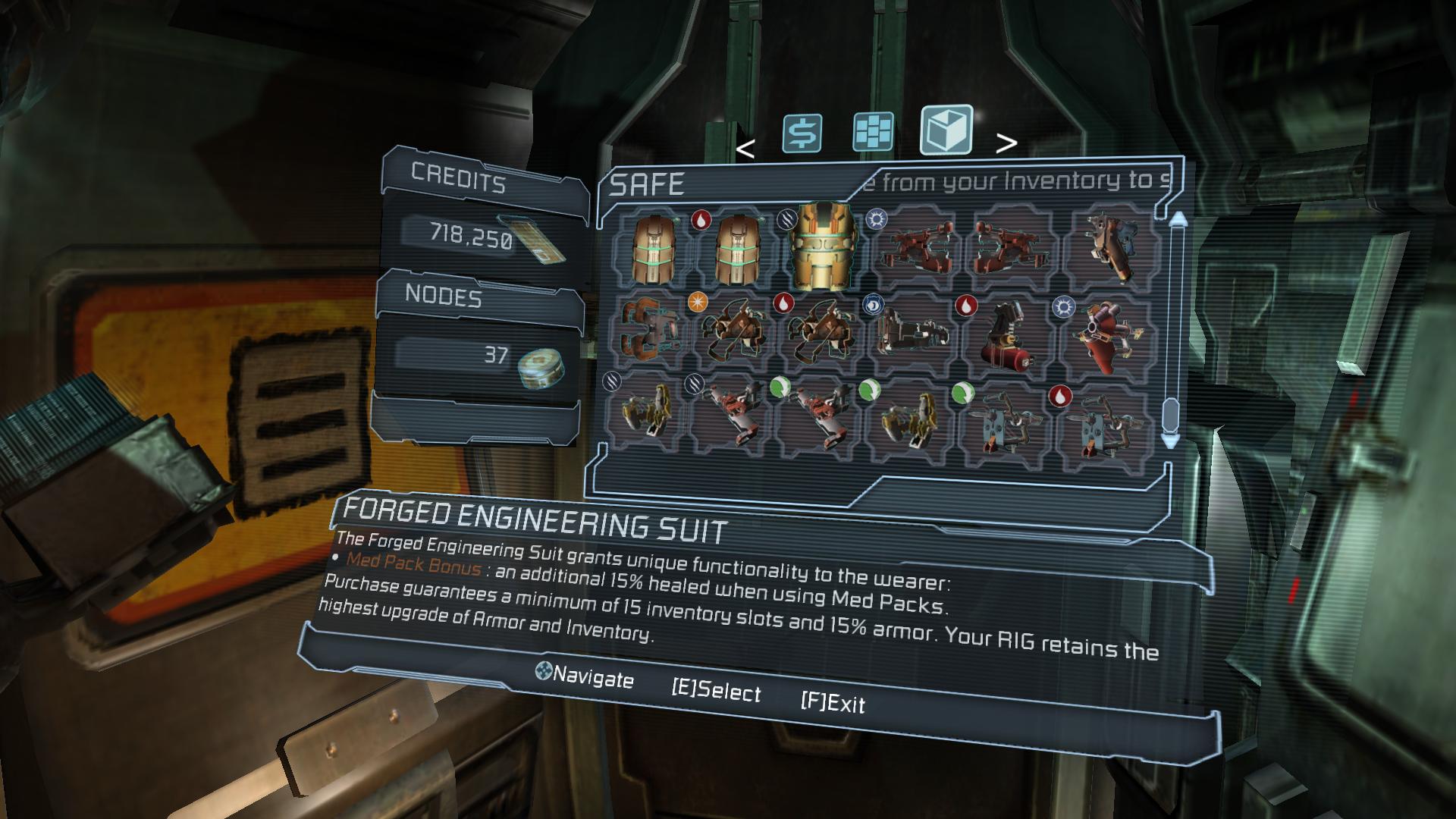Open the inventory grid tab
The width and height of the screenshot is (1456, 819).
[873, 132]
